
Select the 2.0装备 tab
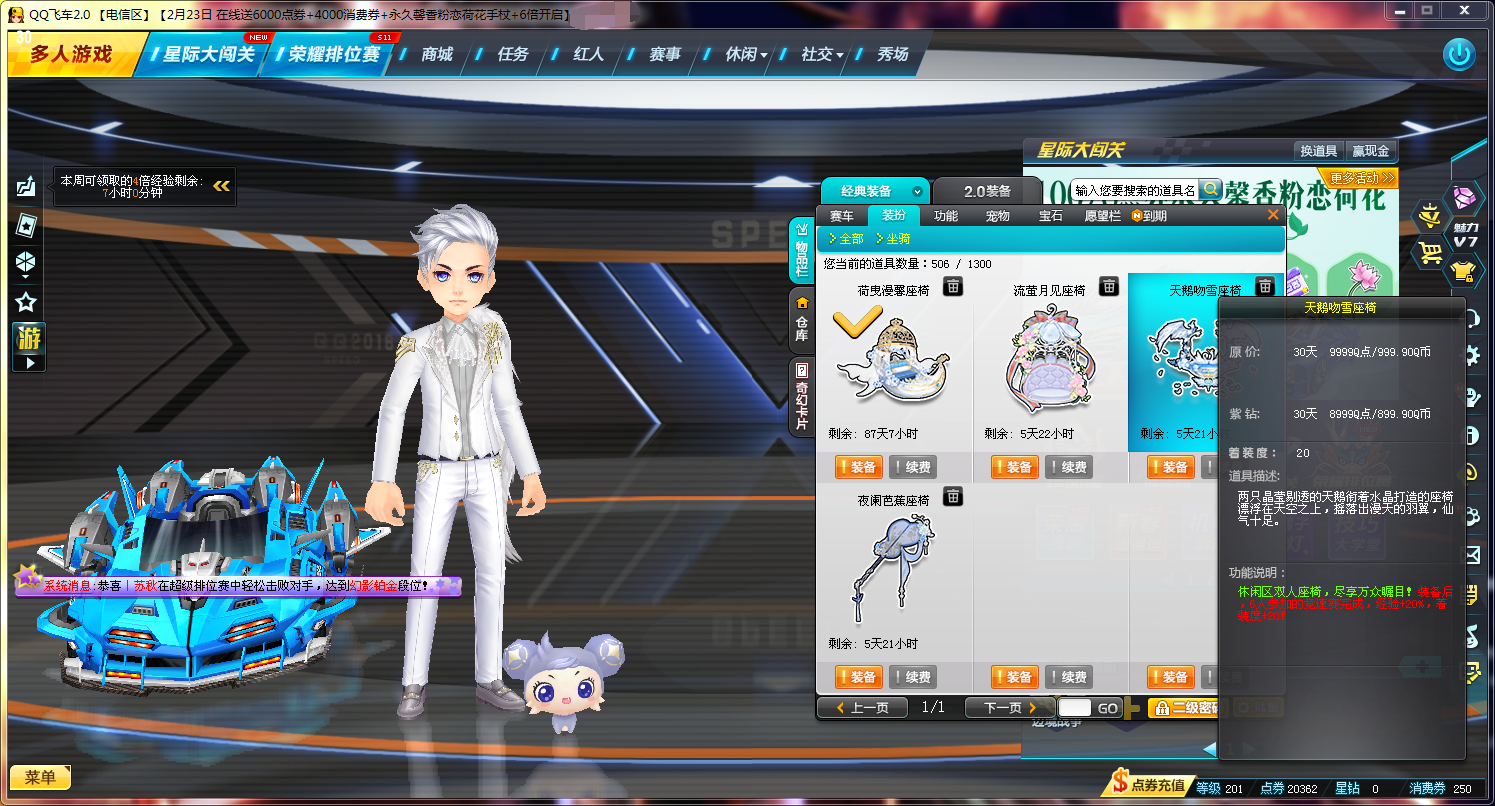click(987, 191)
